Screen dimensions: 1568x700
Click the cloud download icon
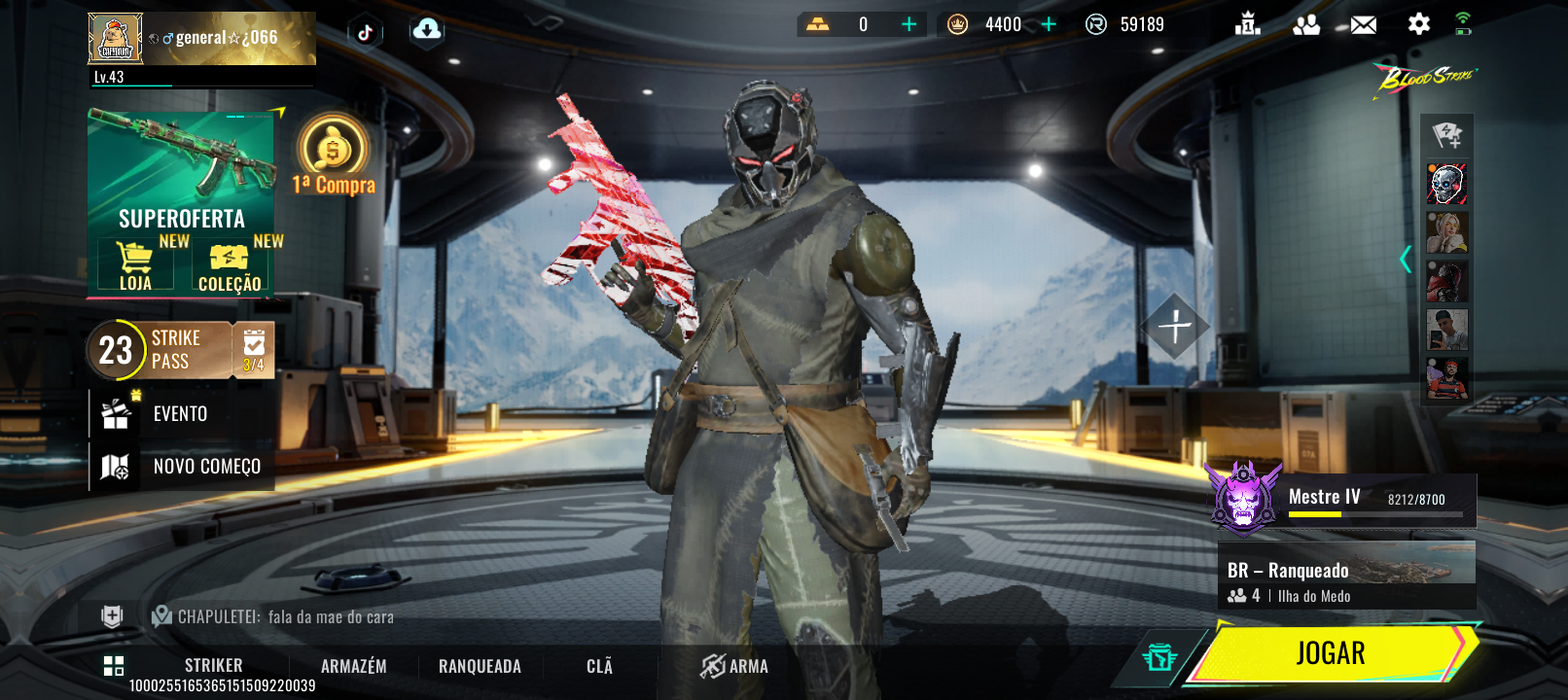426,31
